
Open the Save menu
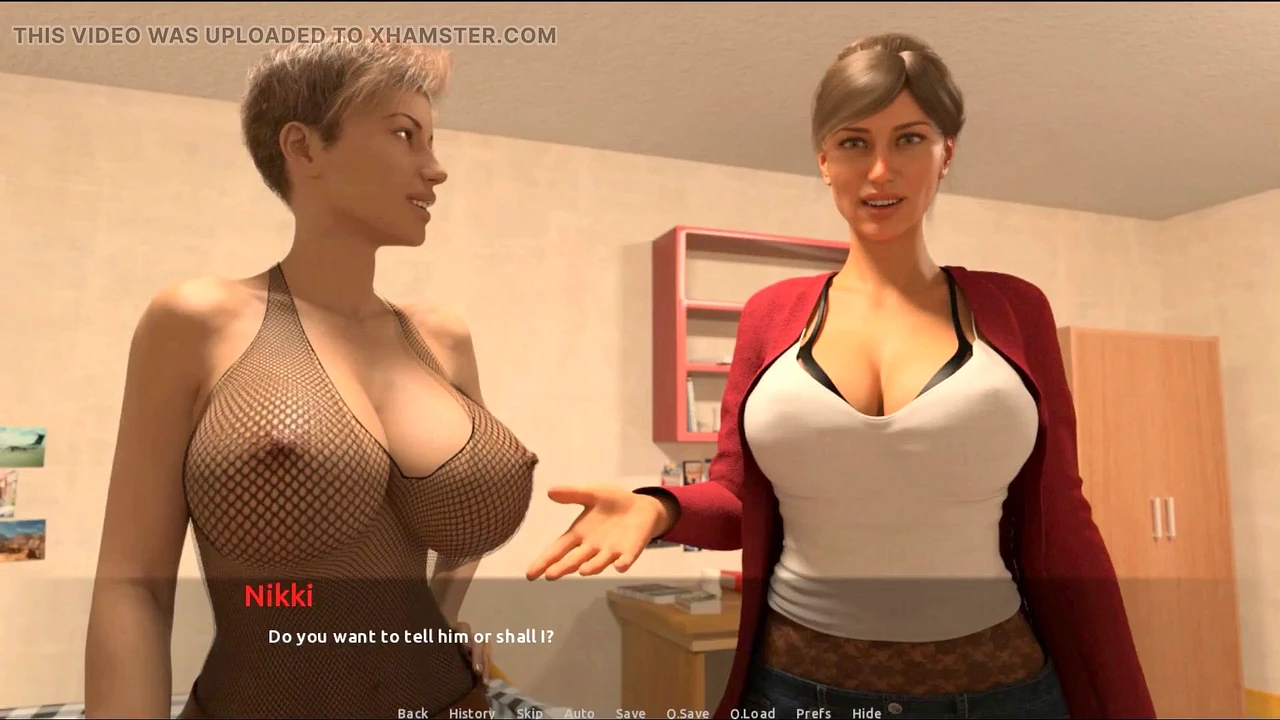pos(630,713)
